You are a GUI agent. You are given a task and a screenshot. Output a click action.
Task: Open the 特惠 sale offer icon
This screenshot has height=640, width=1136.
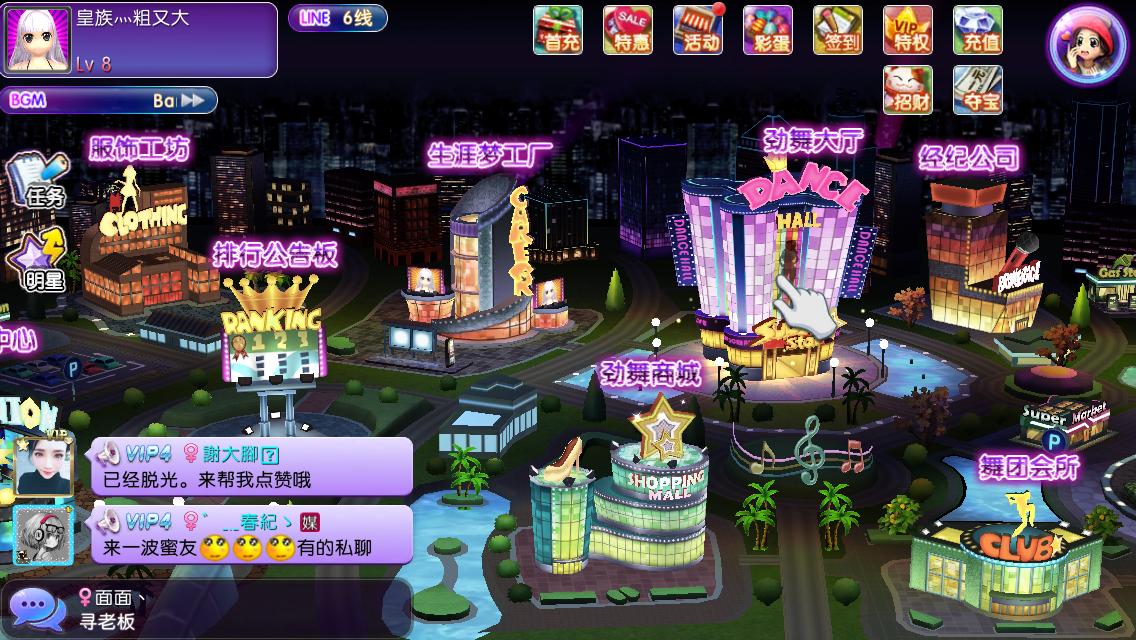(627, 29)
